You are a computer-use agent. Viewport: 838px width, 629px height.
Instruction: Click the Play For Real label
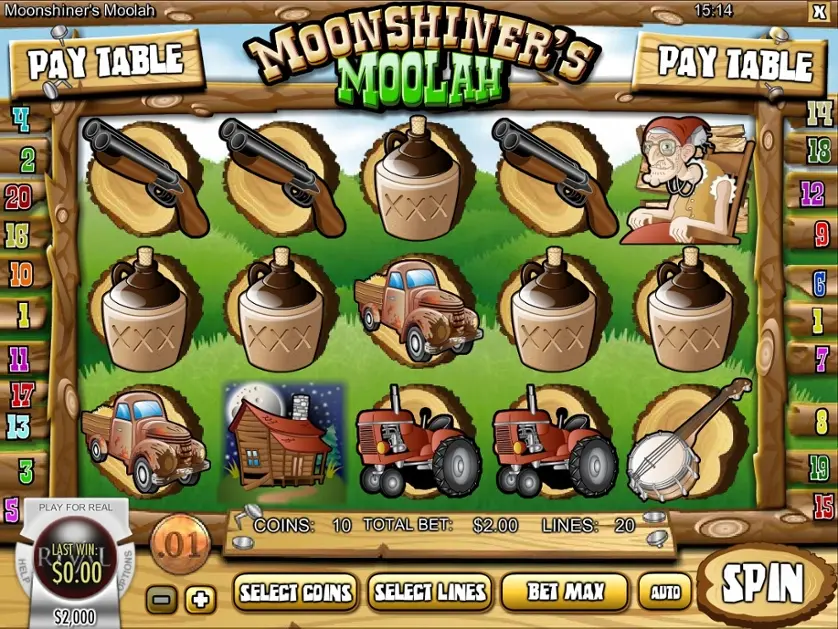click(76, 507)
